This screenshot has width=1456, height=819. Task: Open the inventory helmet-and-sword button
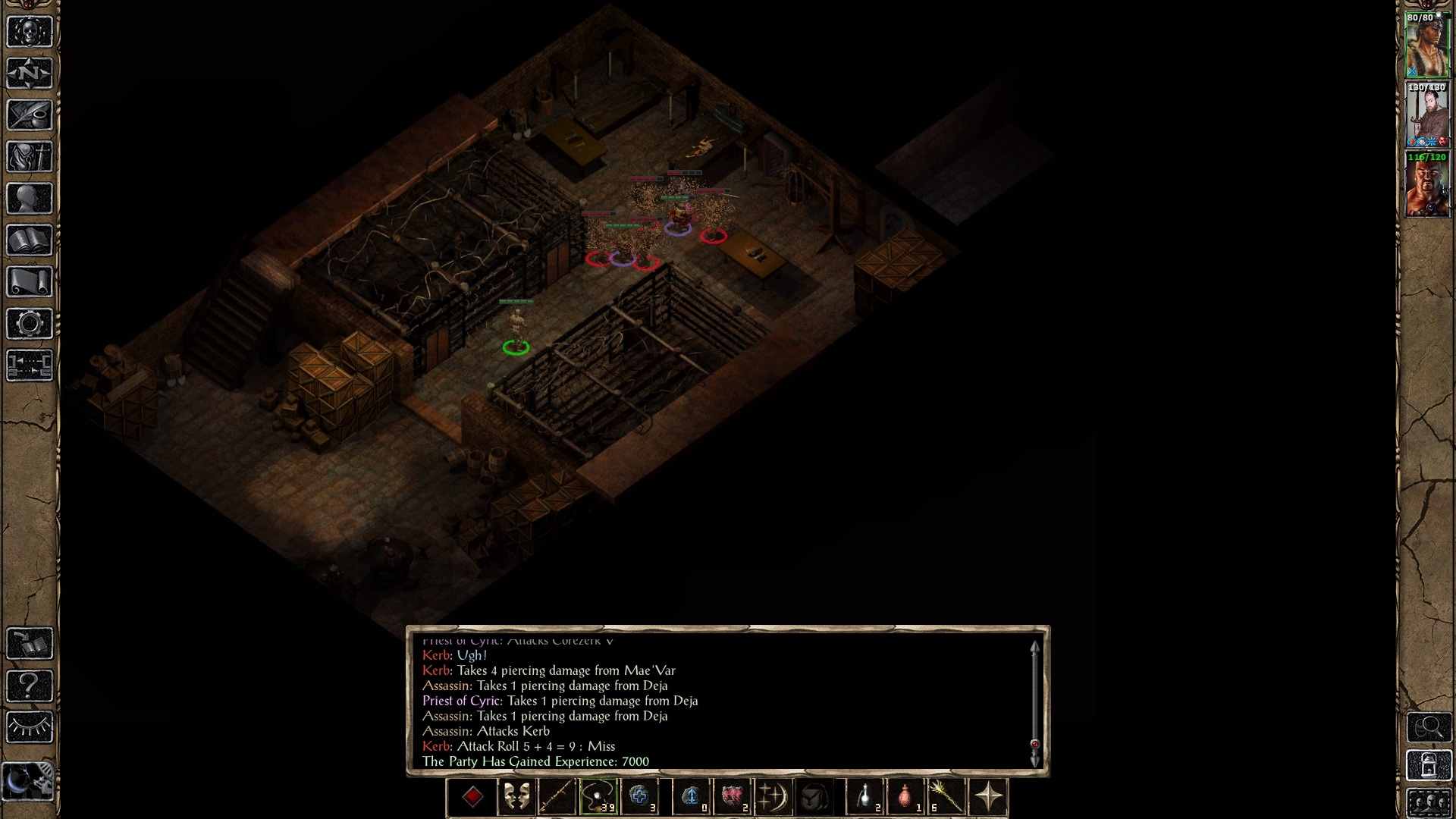coord(30,157)
